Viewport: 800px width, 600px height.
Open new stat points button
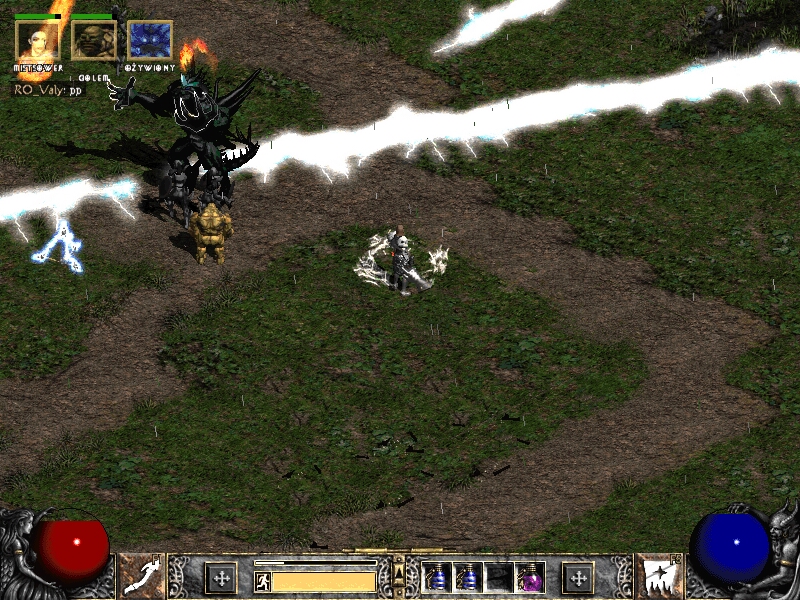click(x=221, y=577)
